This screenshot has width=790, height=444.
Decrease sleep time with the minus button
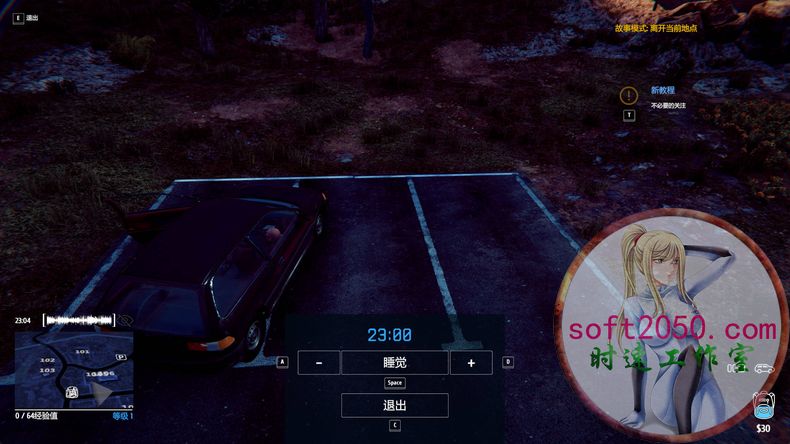(318, 362)
